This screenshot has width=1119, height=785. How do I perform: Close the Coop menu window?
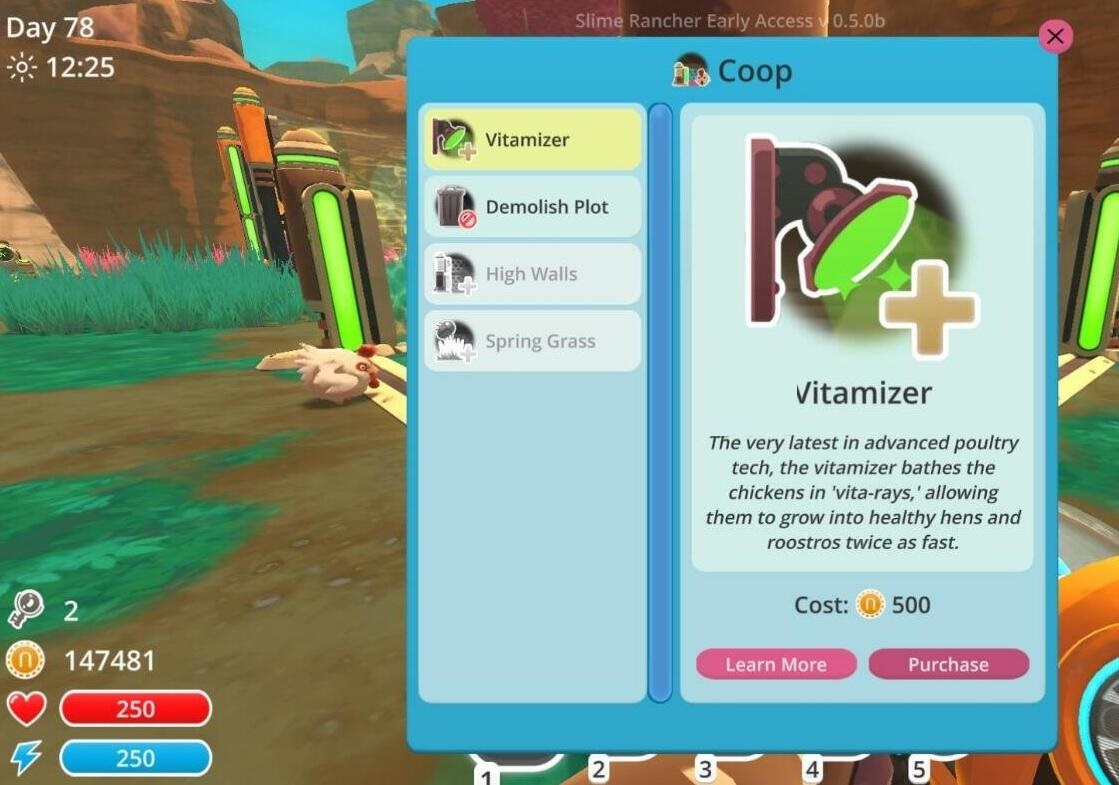coord(1054,37)
